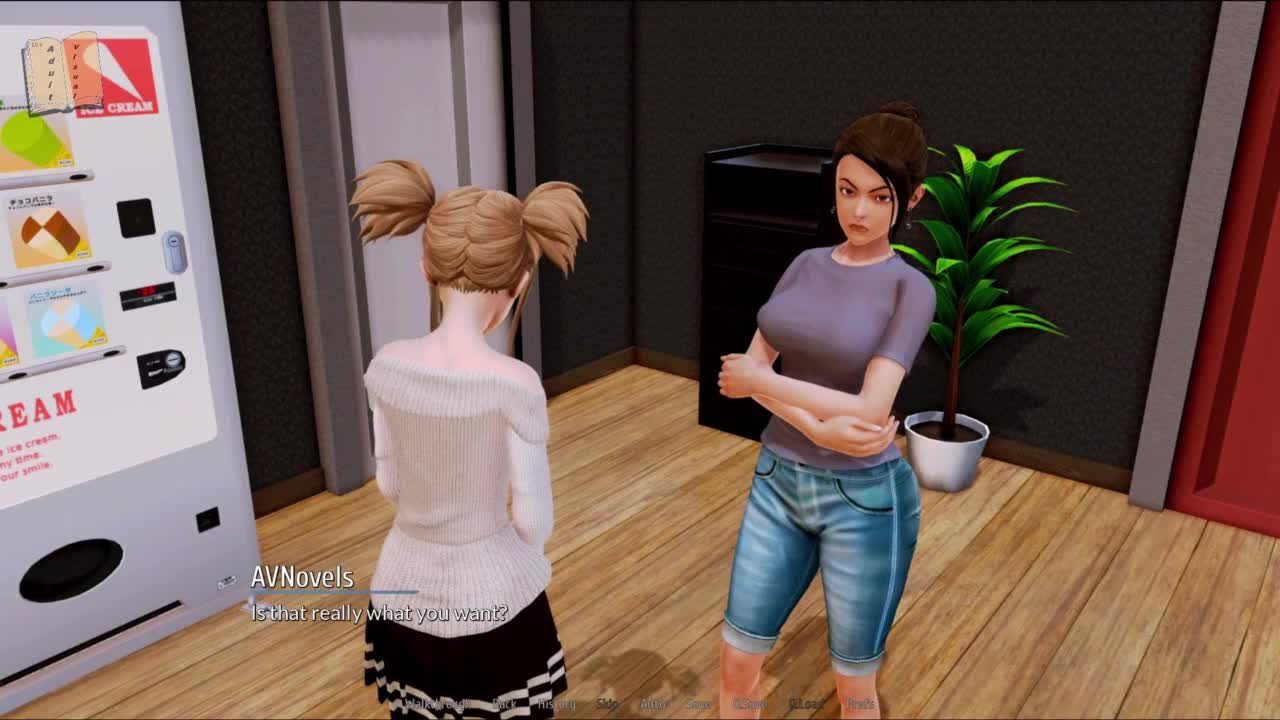Open the Prefs settings screen

point(860,704)
